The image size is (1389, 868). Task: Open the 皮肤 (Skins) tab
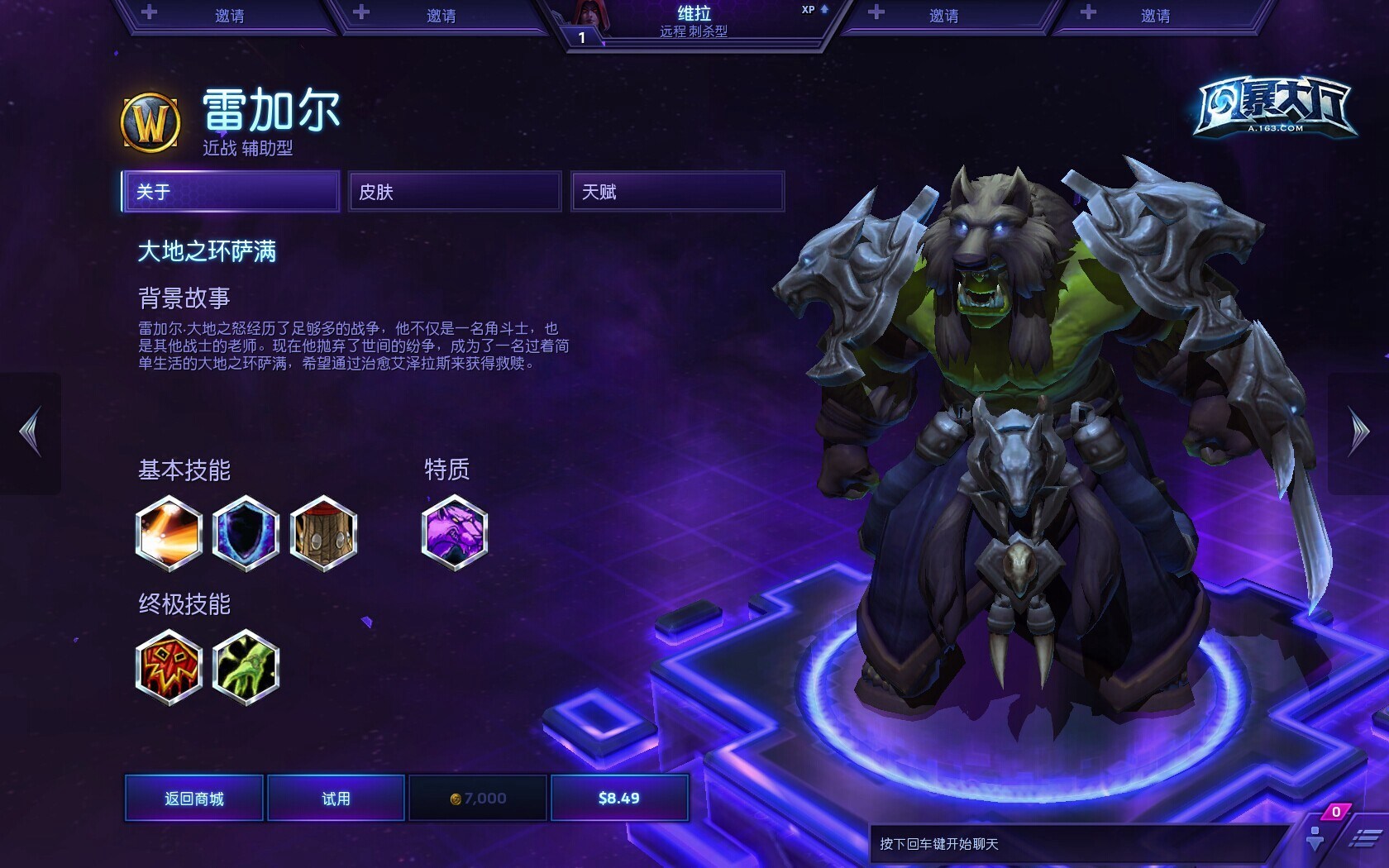tap(455, 192)
